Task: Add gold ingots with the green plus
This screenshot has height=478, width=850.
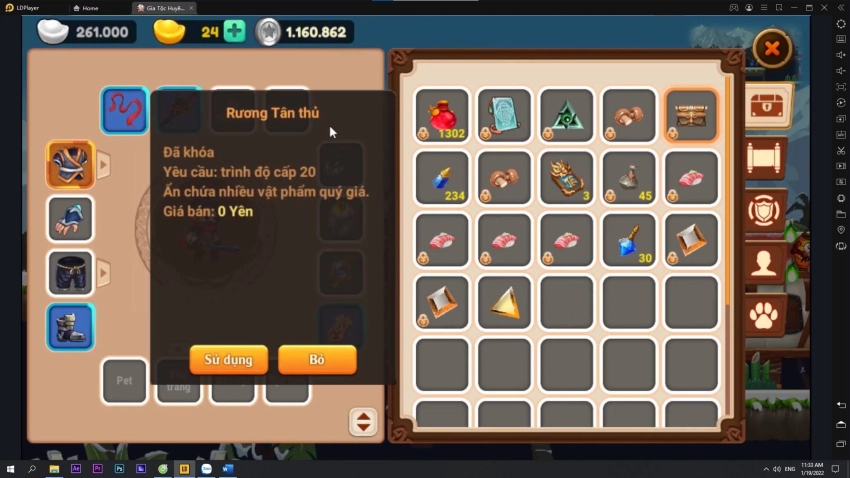Action: (x=234, y=31)
